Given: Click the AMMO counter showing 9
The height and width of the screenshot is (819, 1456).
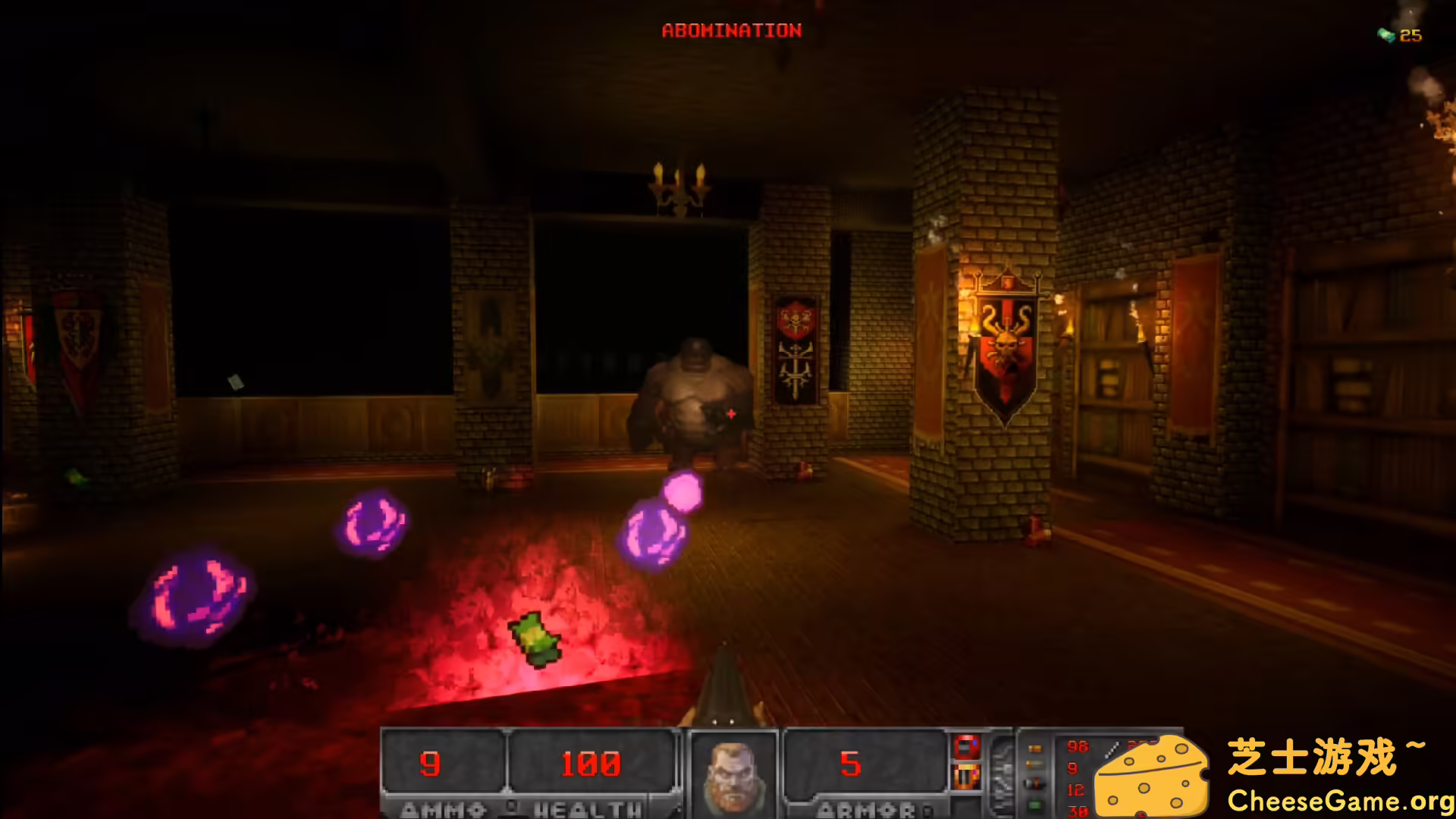Looking at the screenshot, I should 430,764.
